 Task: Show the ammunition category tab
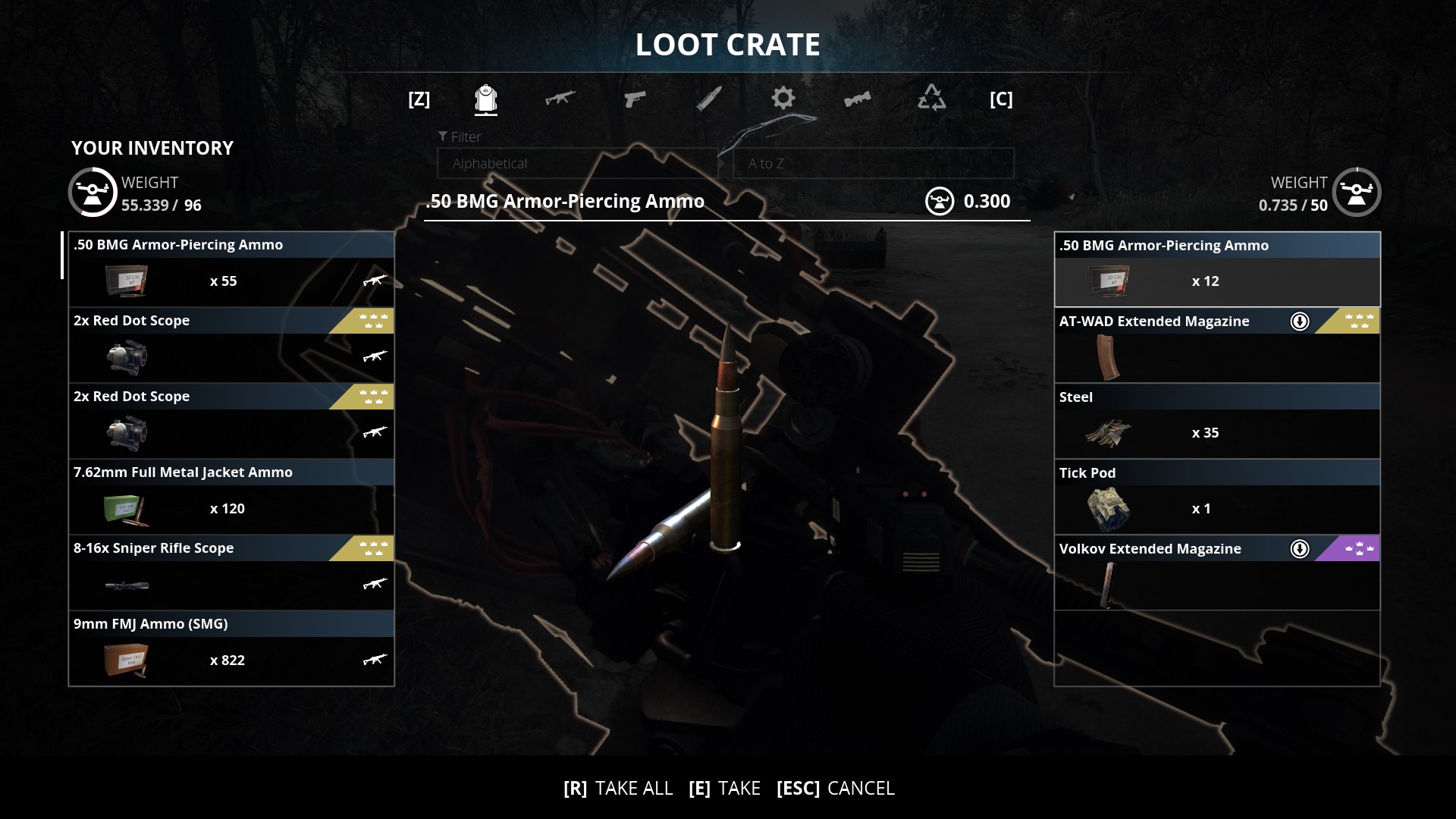pos(708,99)
